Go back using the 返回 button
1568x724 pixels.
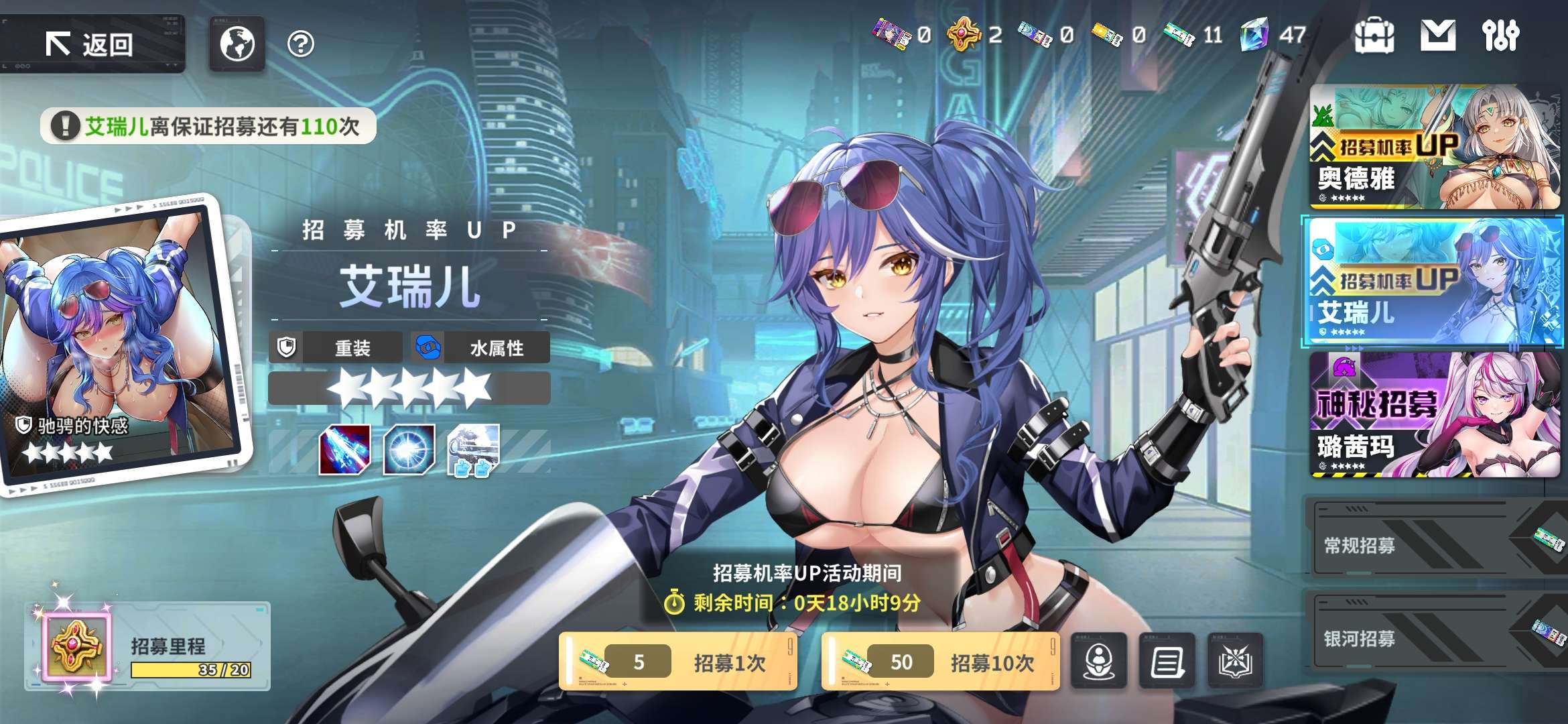tap(90, 44)
